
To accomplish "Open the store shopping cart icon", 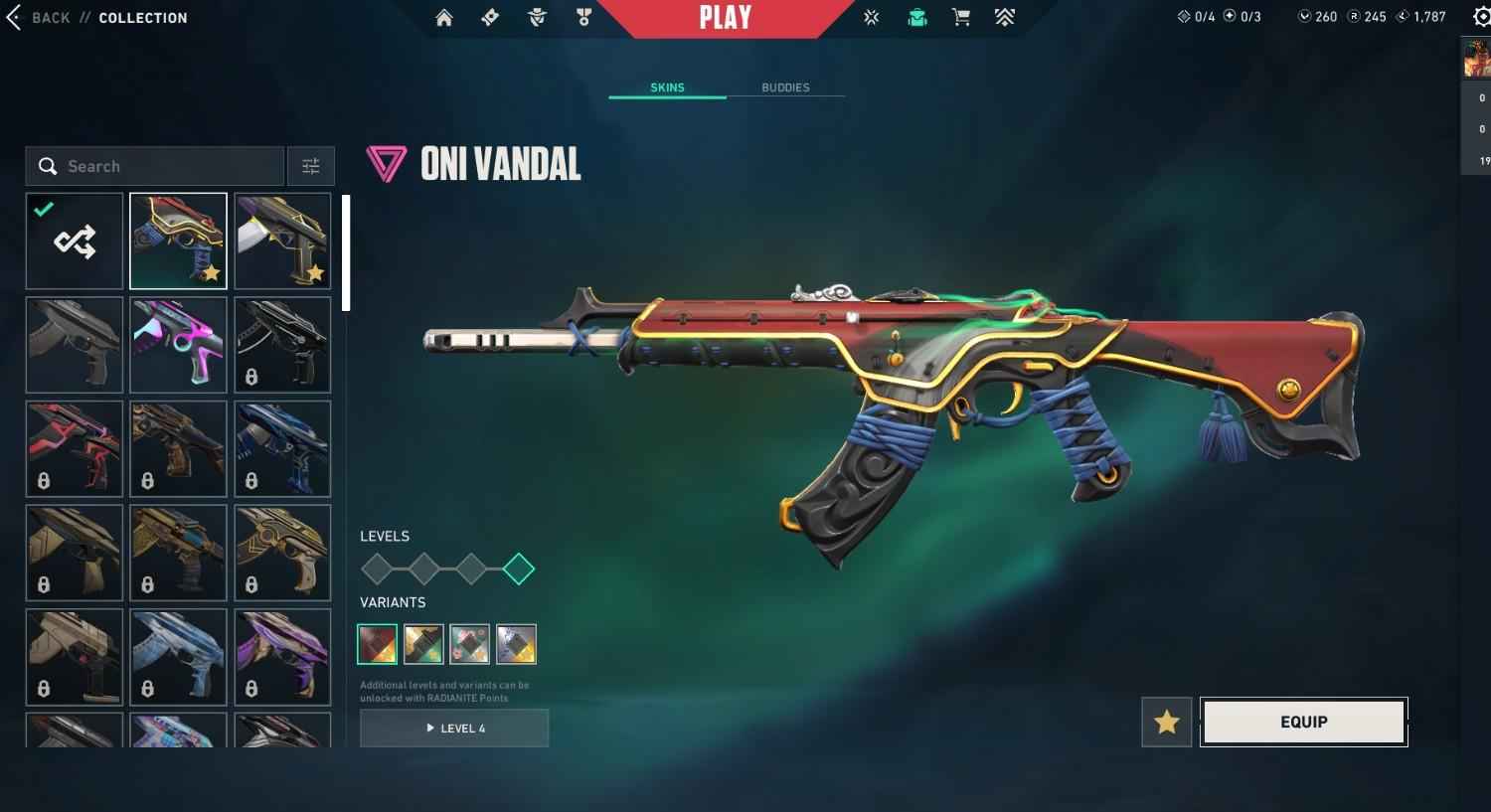I will coord(961,18).
